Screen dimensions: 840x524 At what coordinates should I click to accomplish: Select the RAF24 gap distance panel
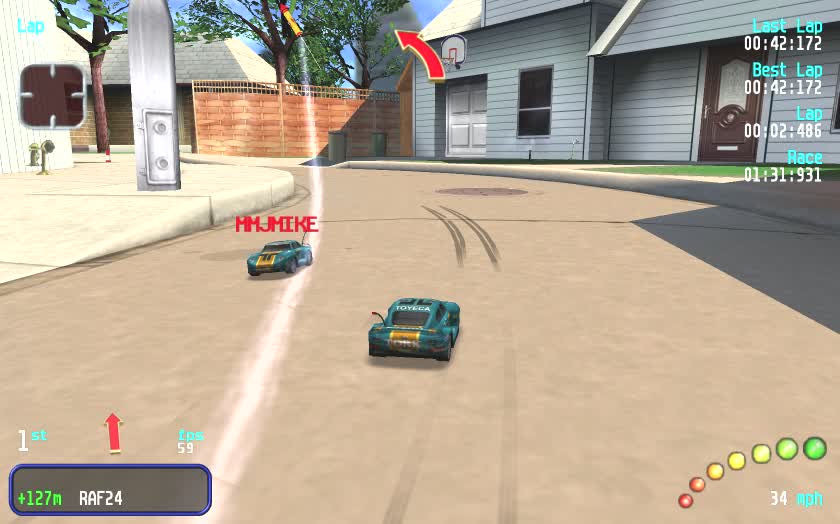pyautogui.click(x=110, y=490)
